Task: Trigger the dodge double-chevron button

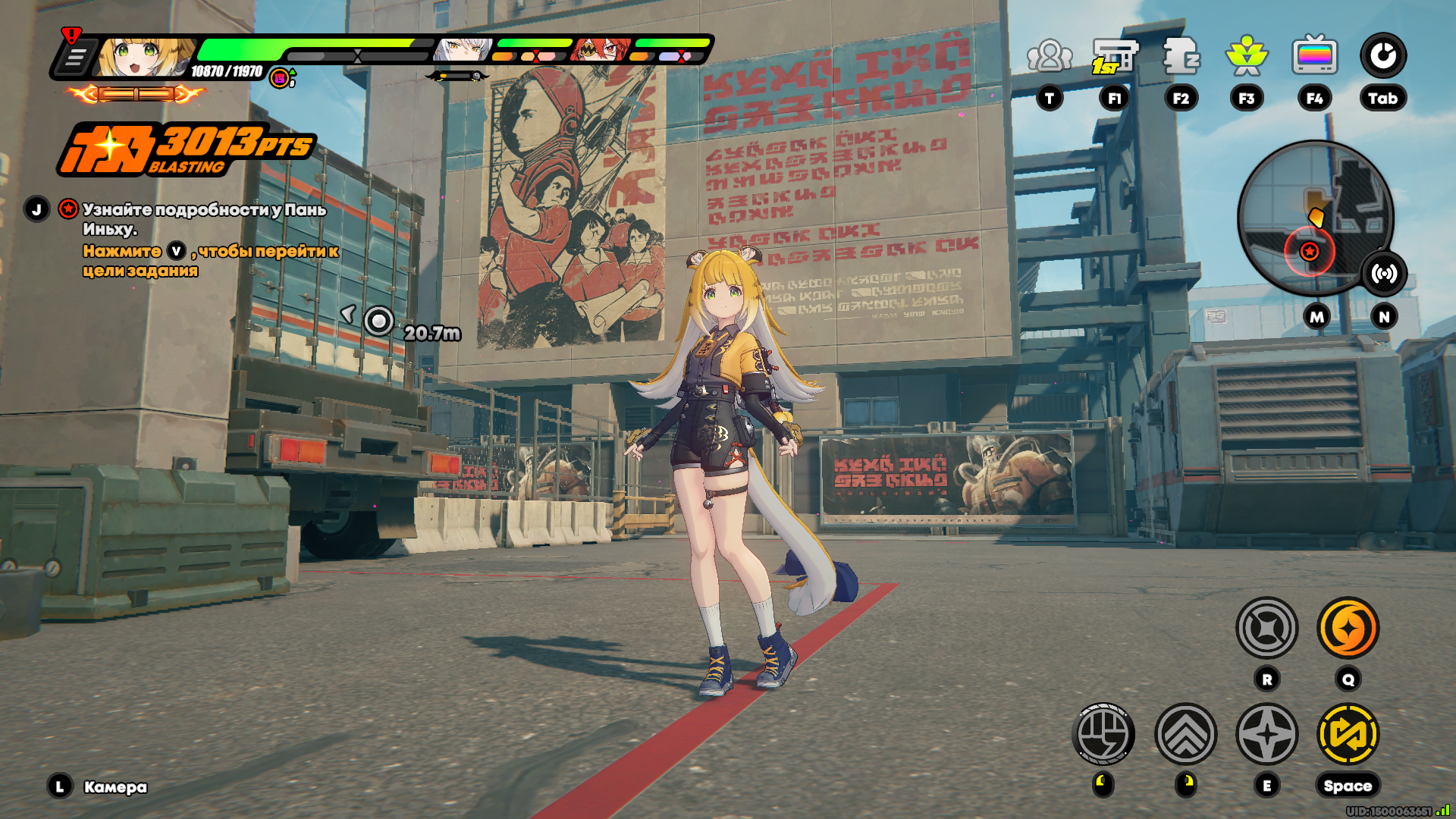Action: (x=1185, y=734)
